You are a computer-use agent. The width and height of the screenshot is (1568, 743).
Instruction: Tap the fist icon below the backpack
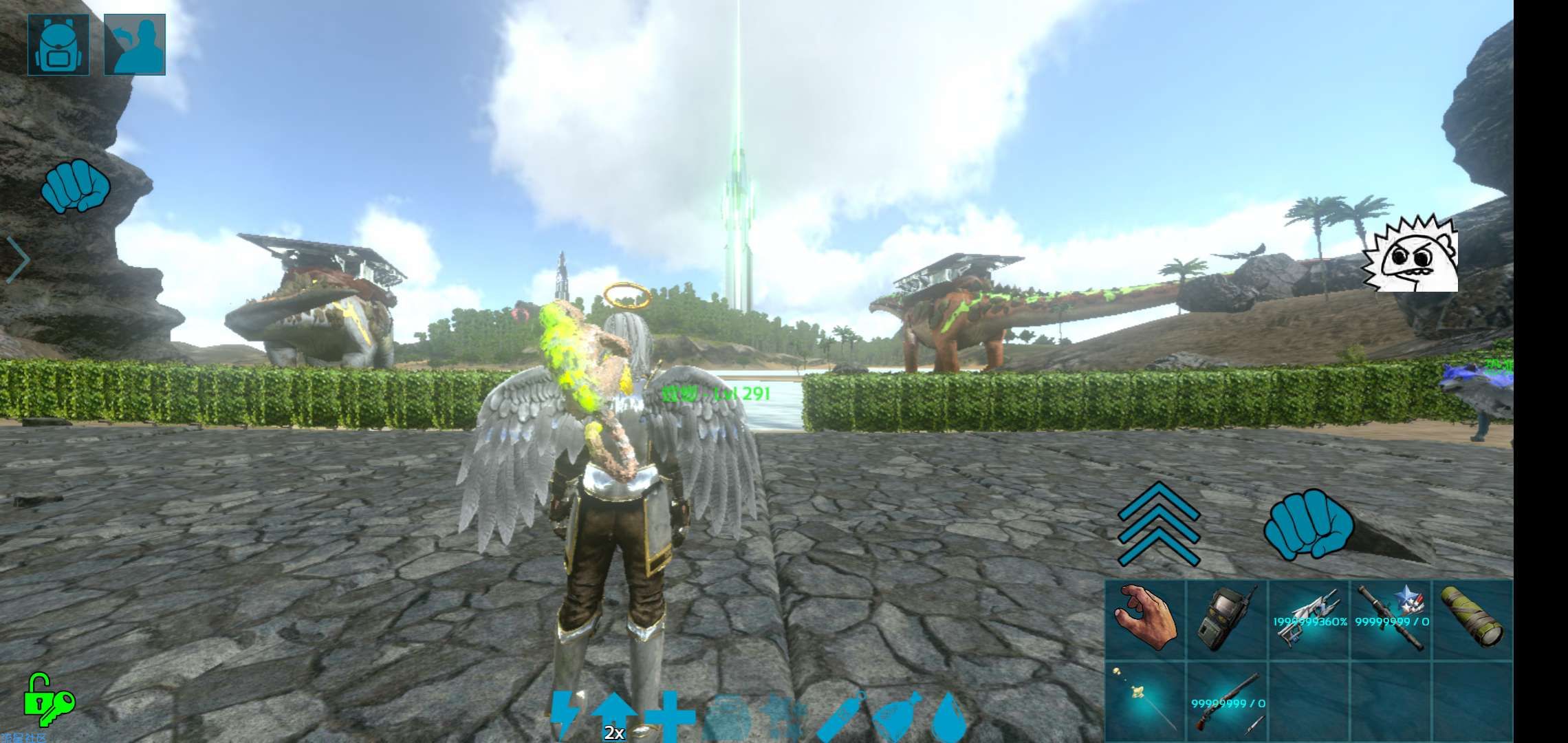point(76,186)
